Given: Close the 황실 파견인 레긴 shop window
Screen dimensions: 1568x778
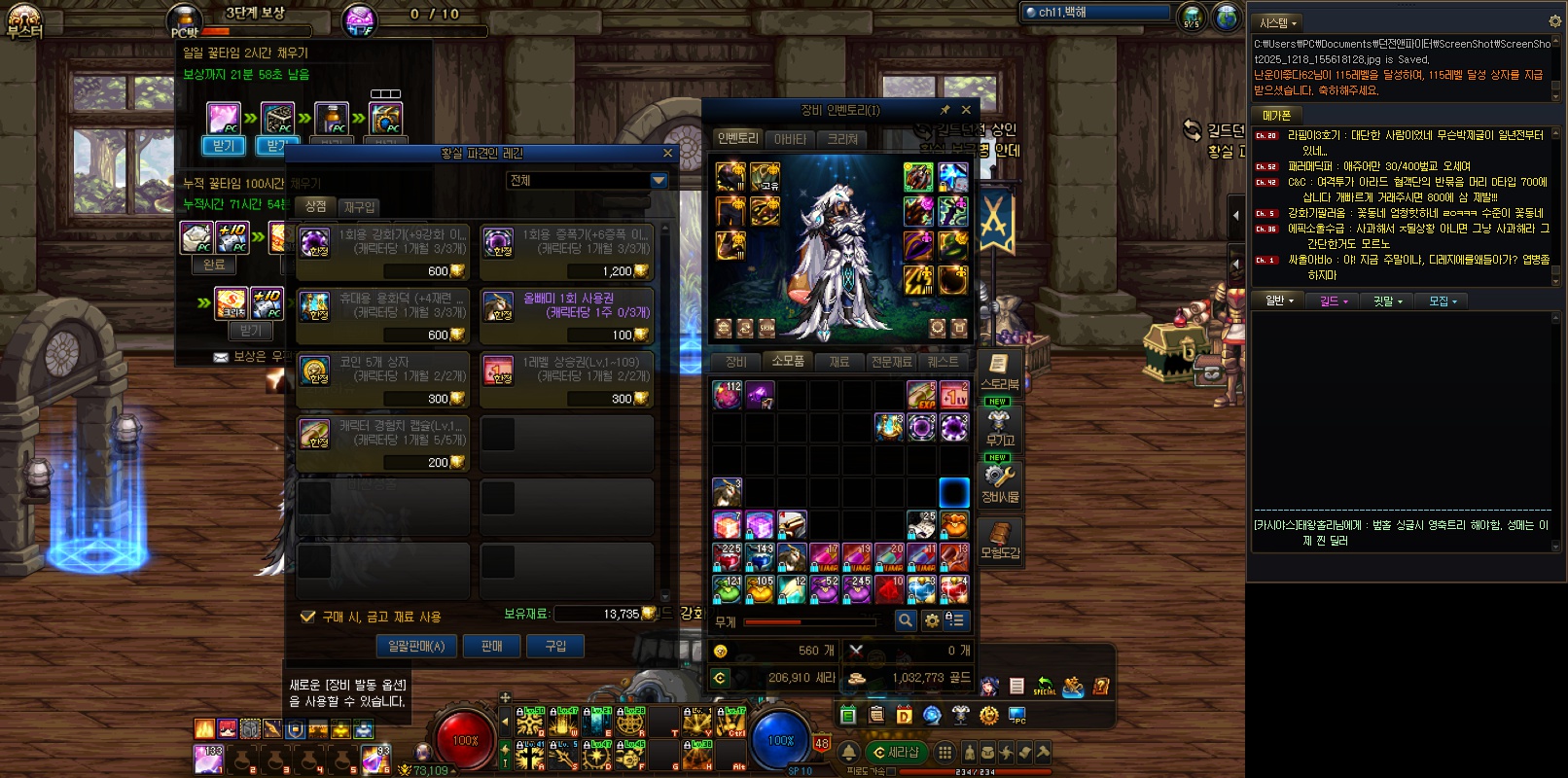Looking at the screenshot, I should 667,154.
